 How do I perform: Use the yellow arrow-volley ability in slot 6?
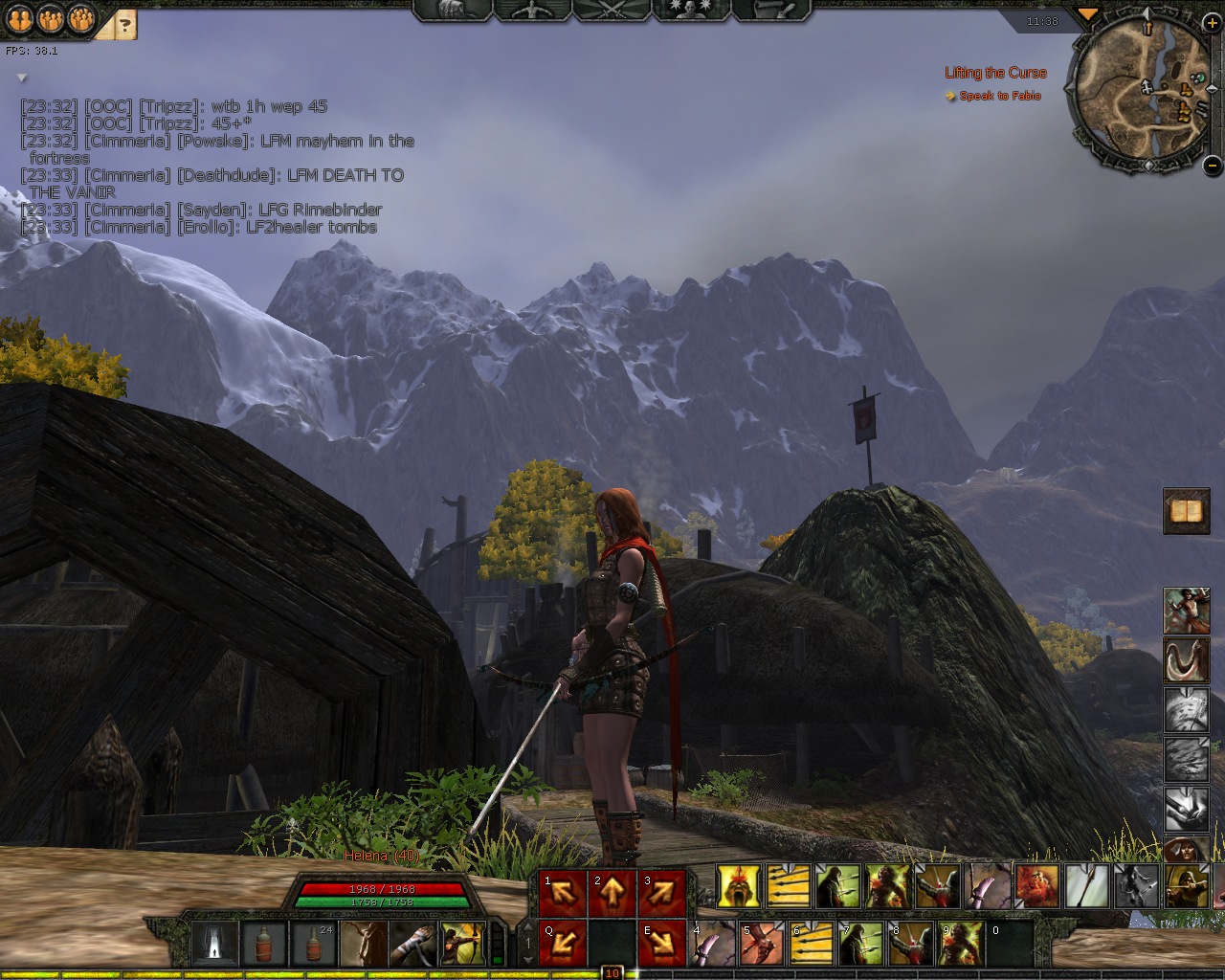pos(812,944)
